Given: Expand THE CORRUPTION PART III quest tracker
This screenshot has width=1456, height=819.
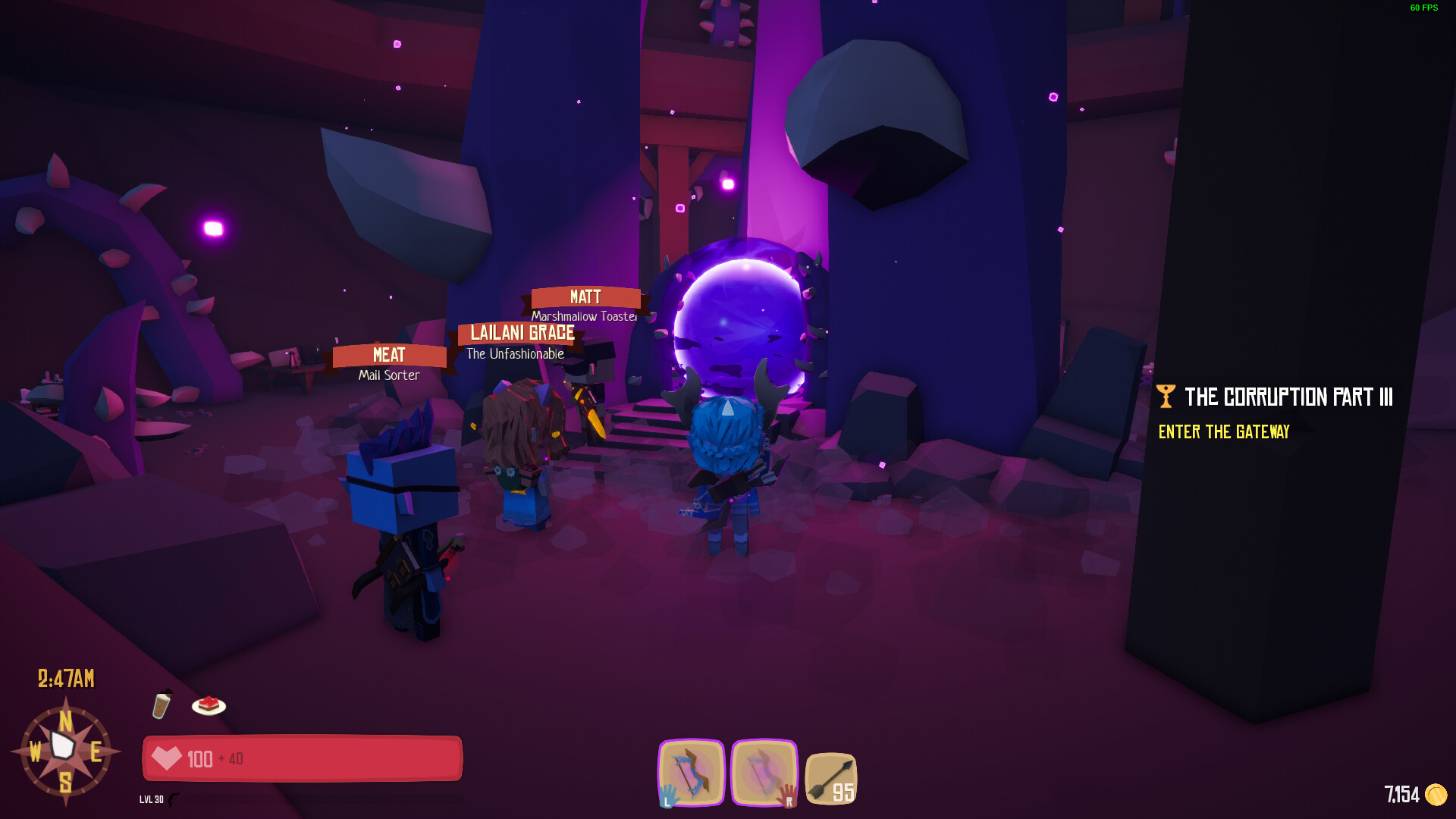Looking at the screenshot, I should [1288, 396].
